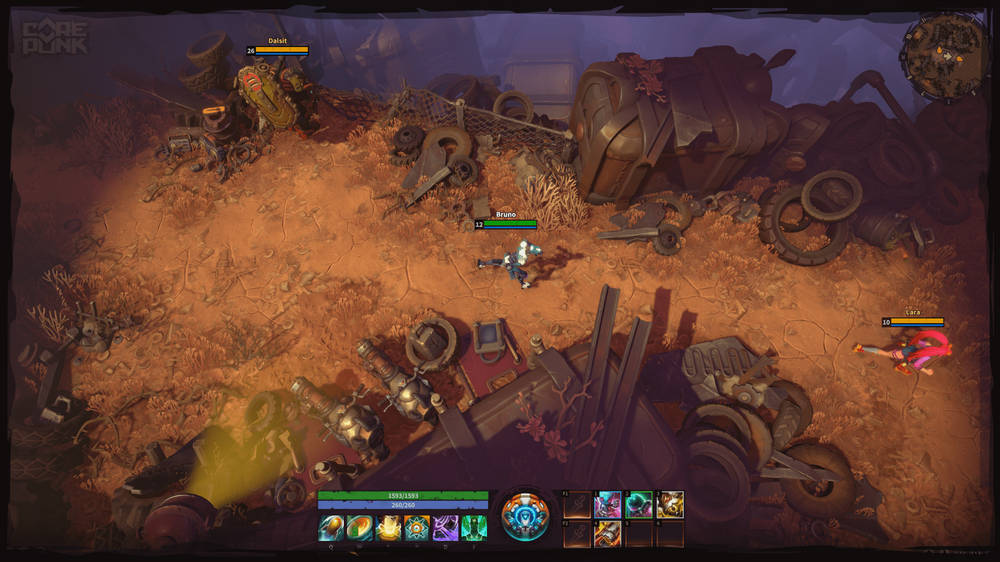The image size is (1000, 562).
Task: Use the green silhouette figure ability
Action: pyautogui.click(x=474, y=528)
